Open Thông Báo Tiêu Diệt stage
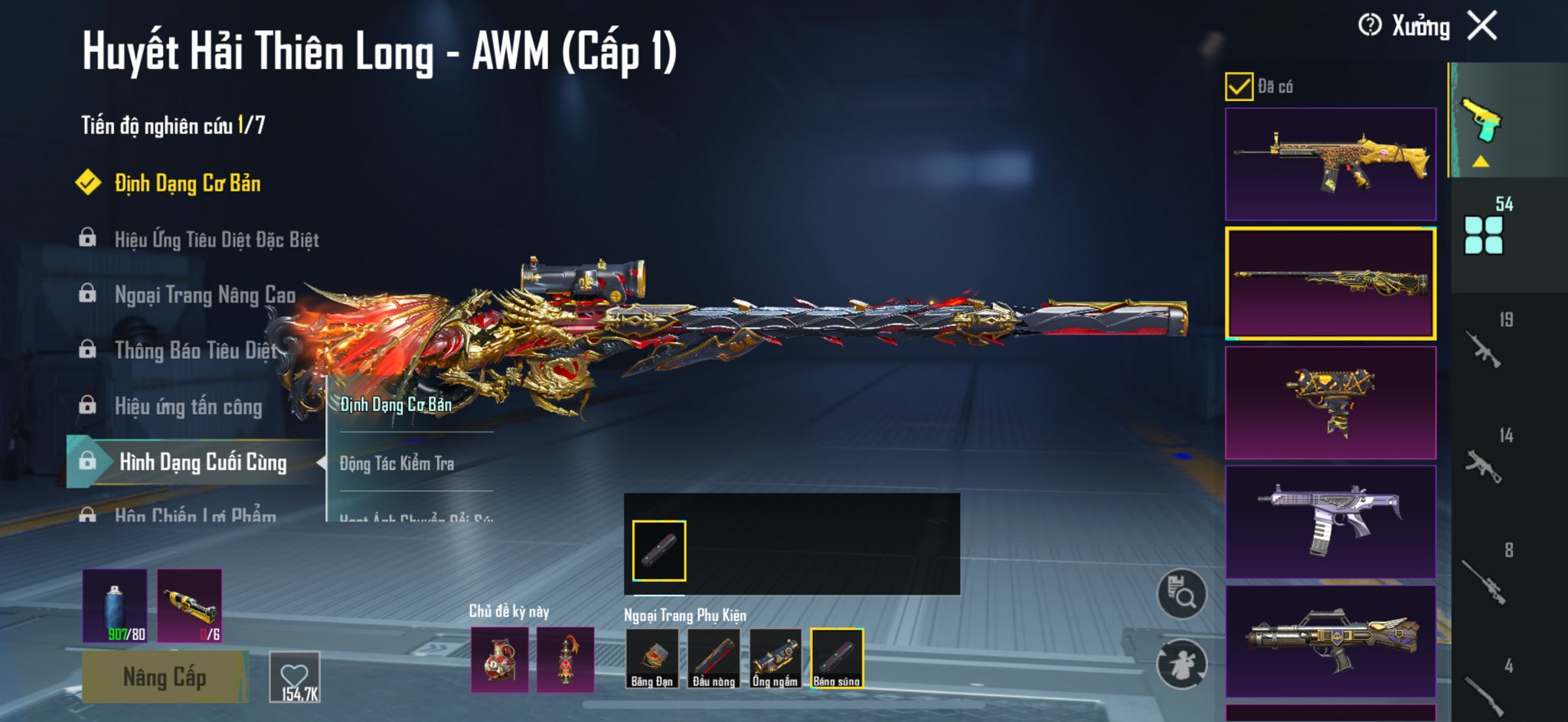Image resolution: width=1568 pixels, height=722 pixels. pyautogui.click(x=195, y=351)
